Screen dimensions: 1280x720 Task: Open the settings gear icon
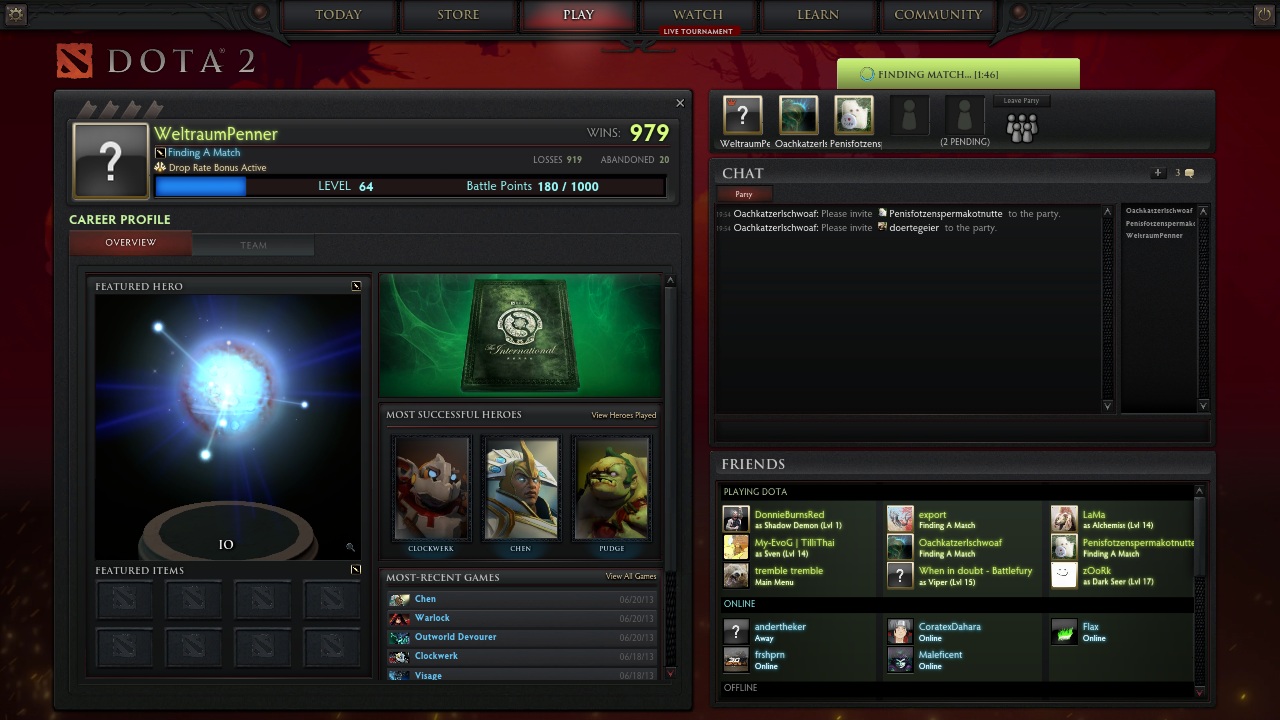click(15, 14)
